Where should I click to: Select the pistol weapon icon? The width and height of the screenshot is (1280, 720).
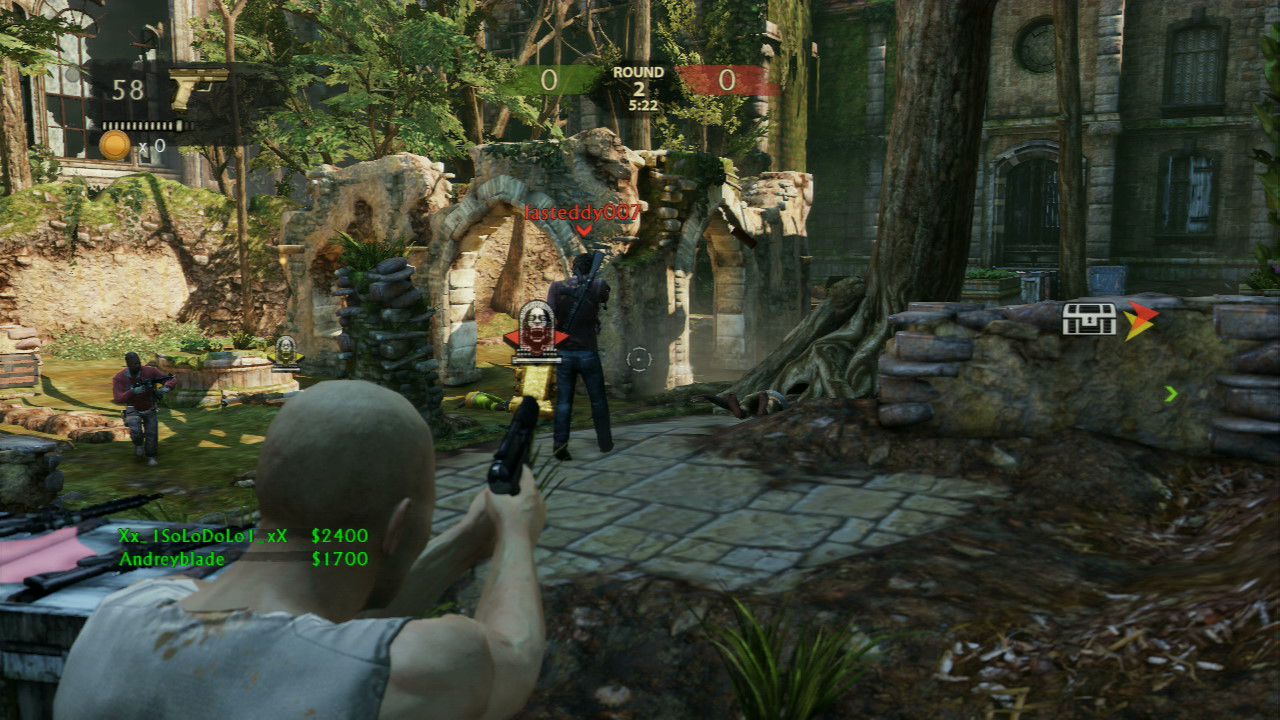199,88
